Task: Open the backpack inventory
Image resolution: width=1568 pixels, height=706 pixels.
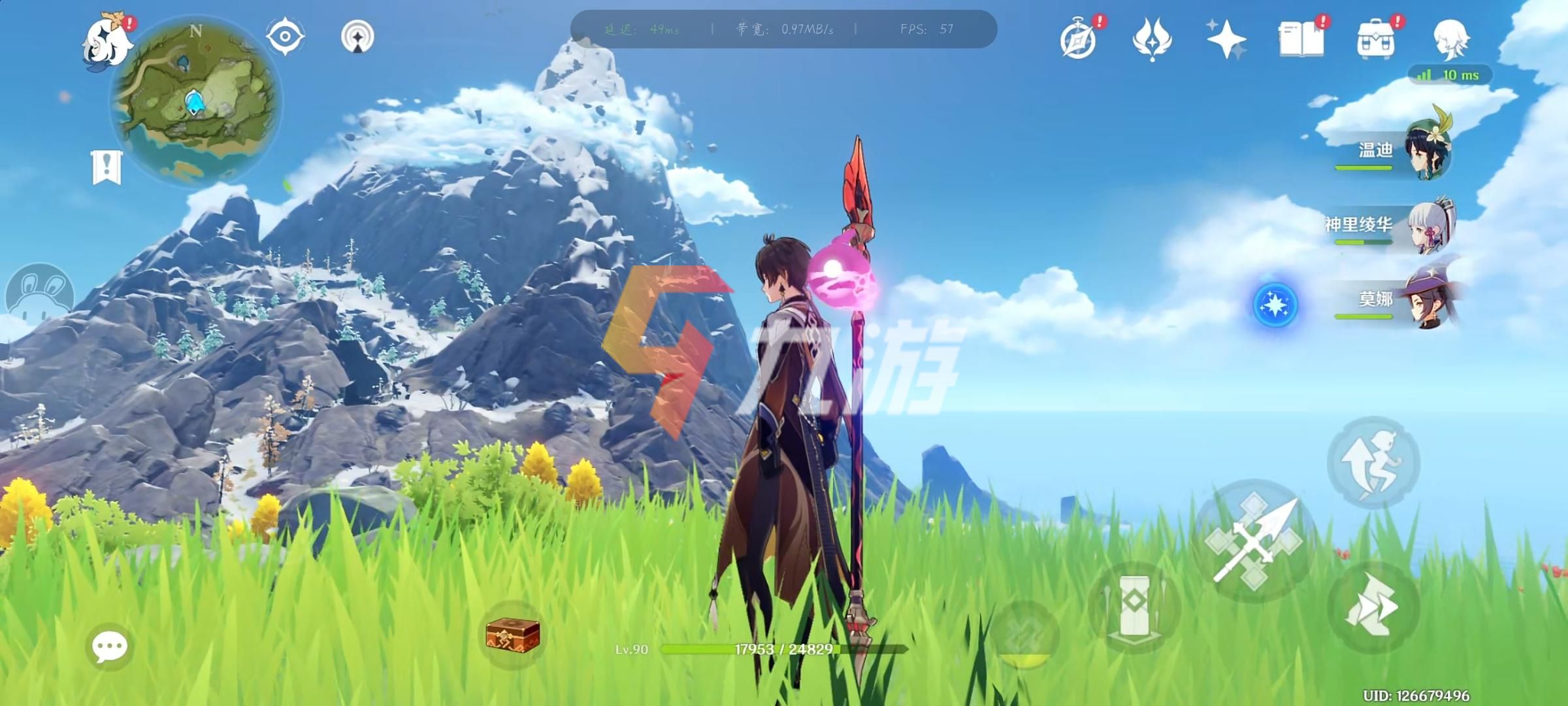Action: tap(1375, 40)
